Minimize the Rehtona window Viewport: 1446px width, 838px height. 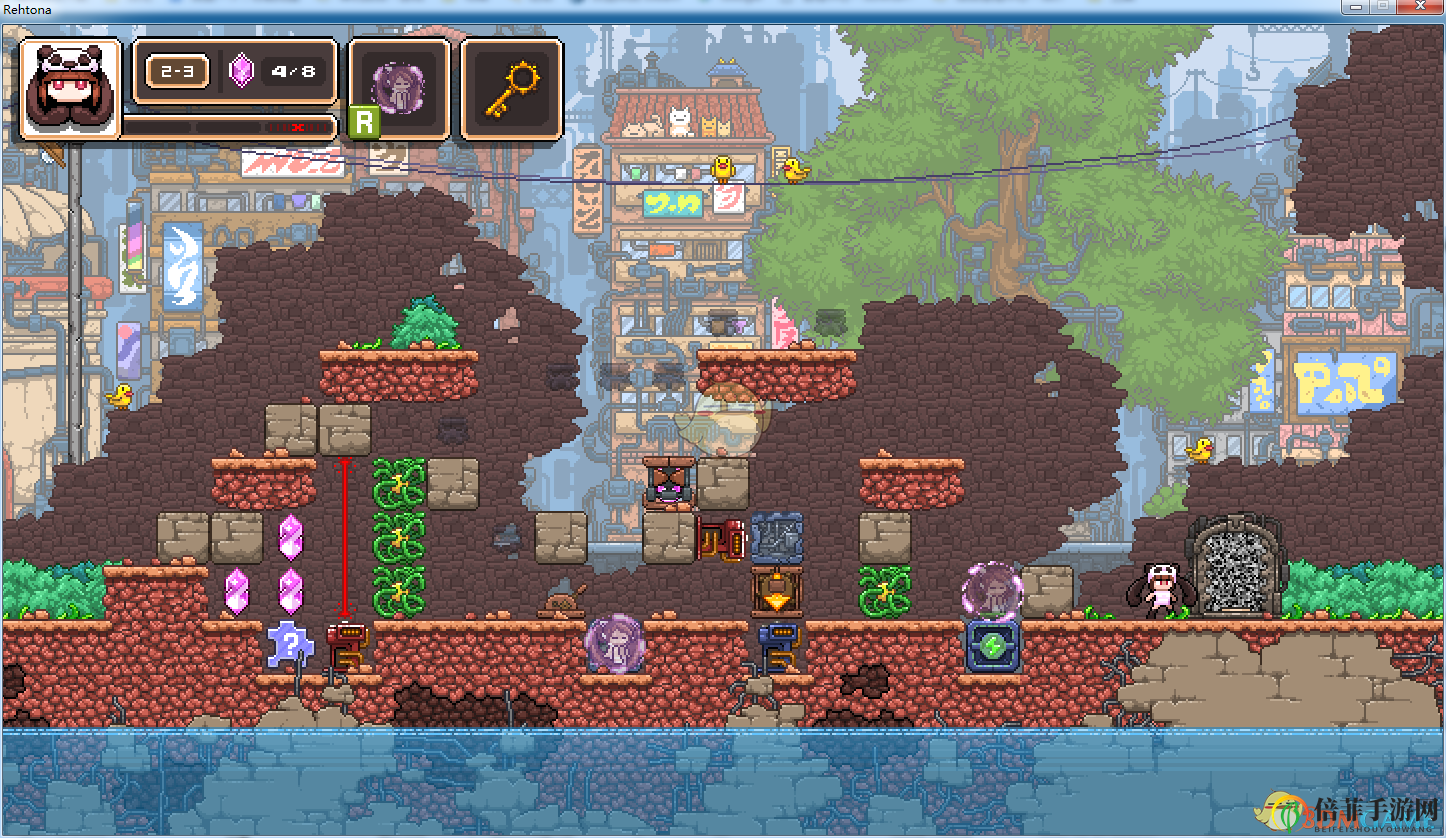tap(1357, 6)
